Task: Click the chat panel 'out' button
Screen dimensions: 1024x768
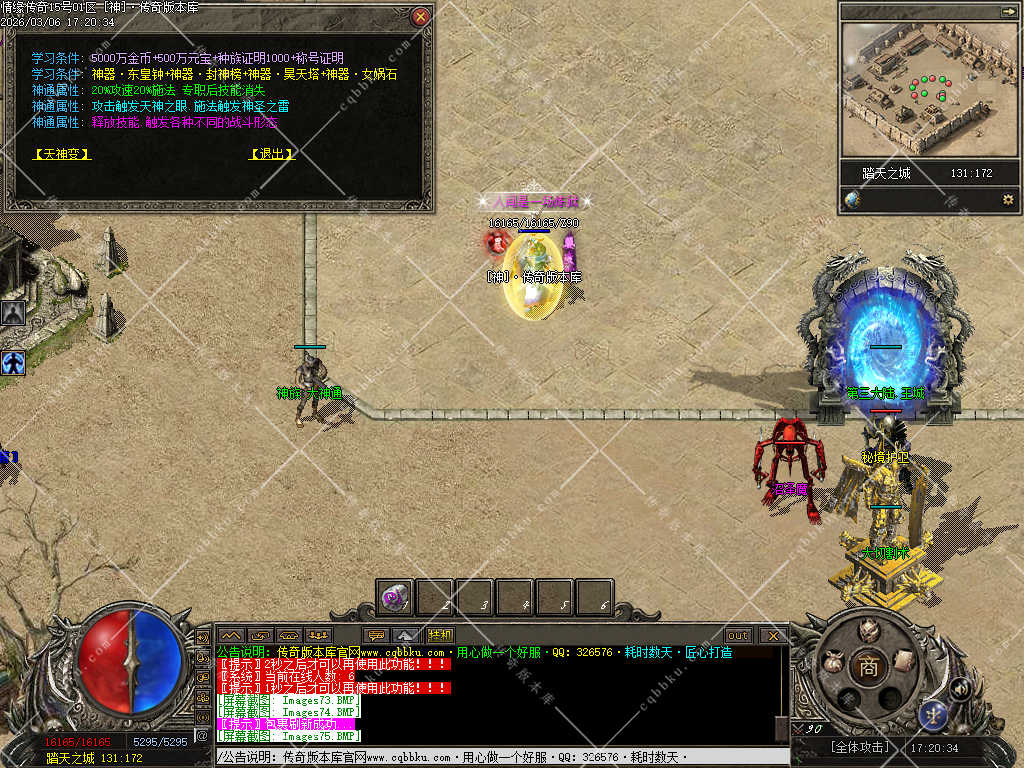Action: (738, 635)
